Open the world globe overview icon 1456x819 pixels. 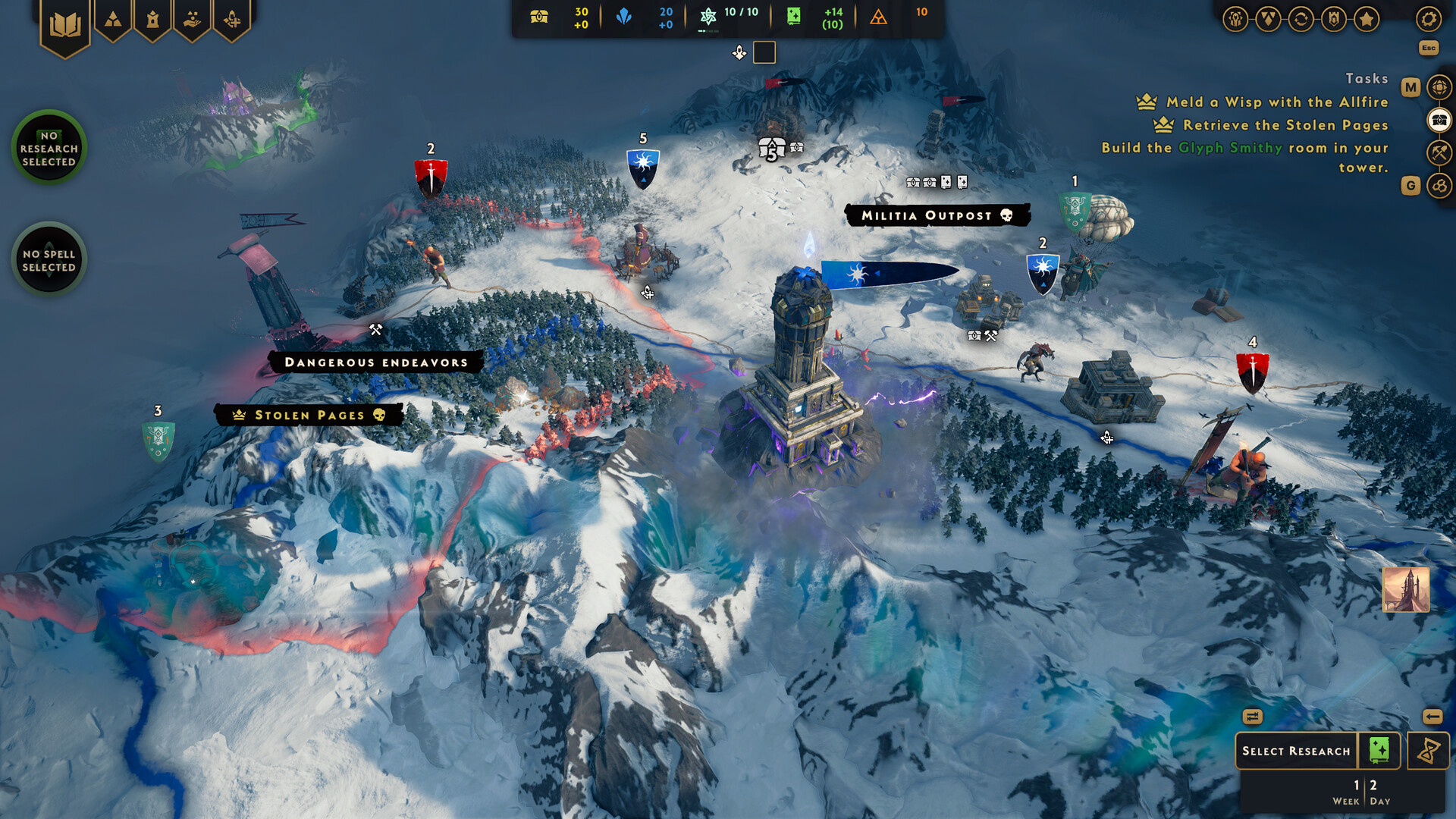point(1439,86)
